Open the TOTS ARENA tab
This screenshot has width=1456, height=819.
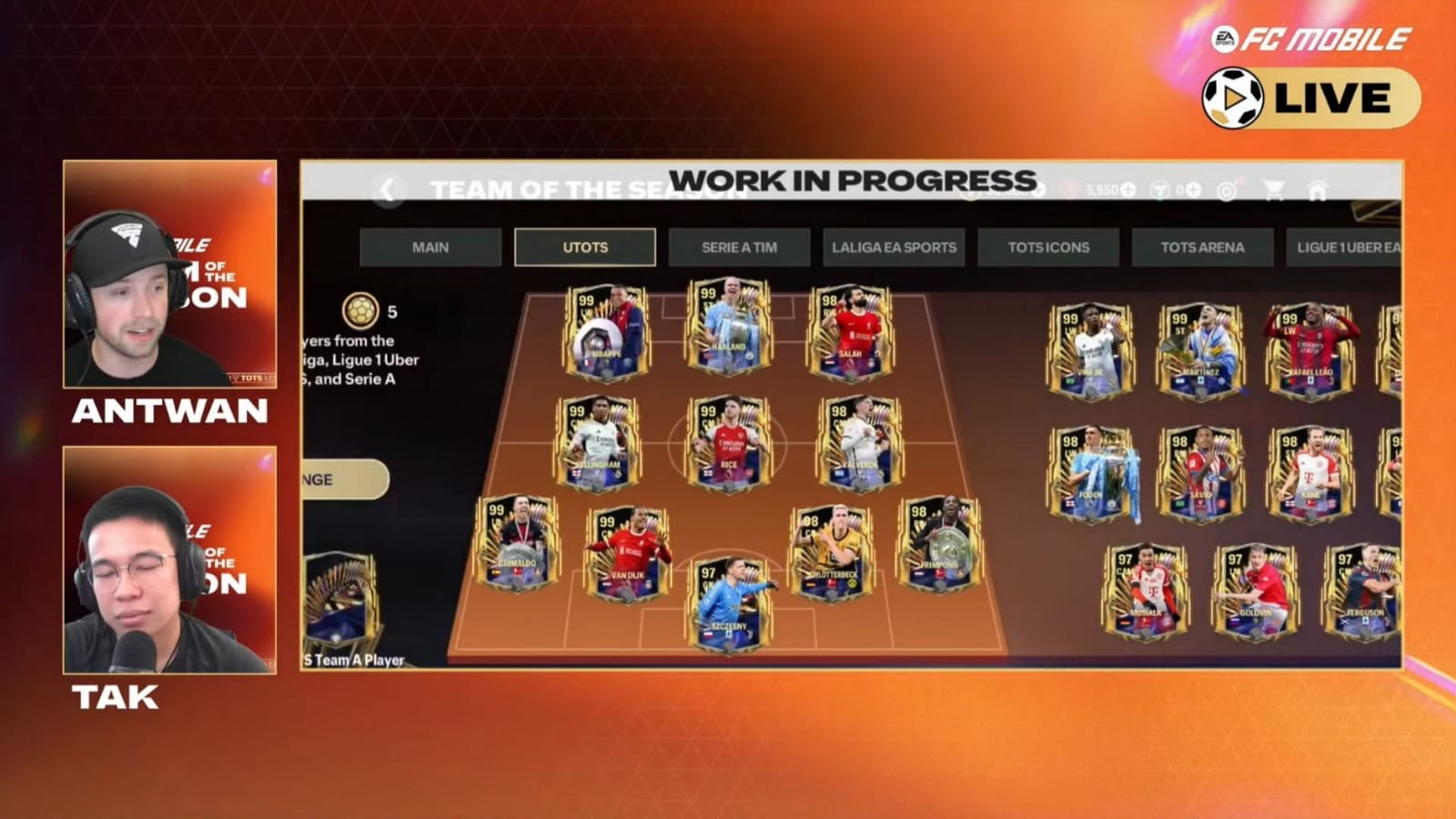(1201, 247)
